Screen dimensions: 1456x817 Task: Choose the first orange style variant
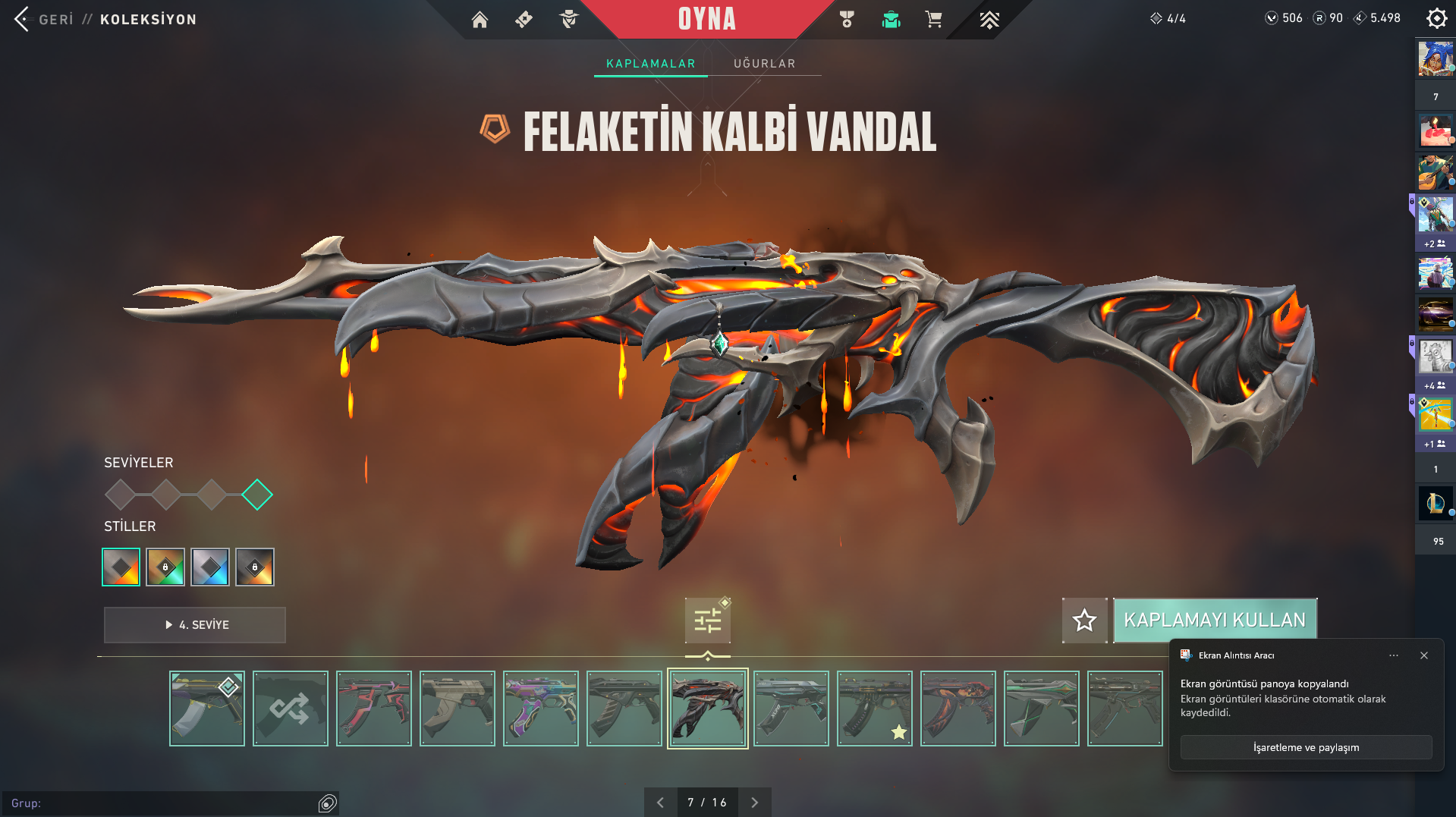click(x=121, y=567)
